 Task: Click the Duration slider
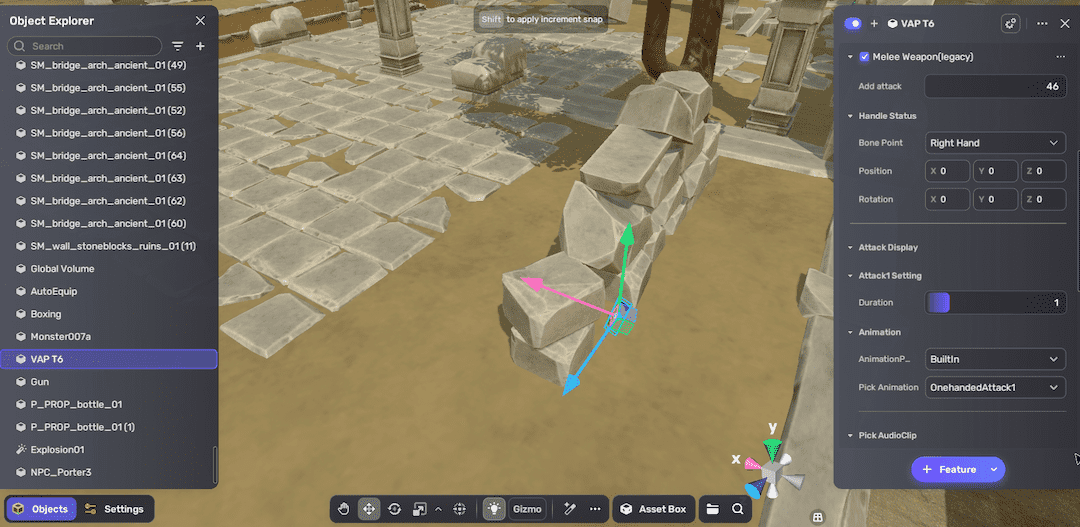pyautogui.click(x=994, y=303)
